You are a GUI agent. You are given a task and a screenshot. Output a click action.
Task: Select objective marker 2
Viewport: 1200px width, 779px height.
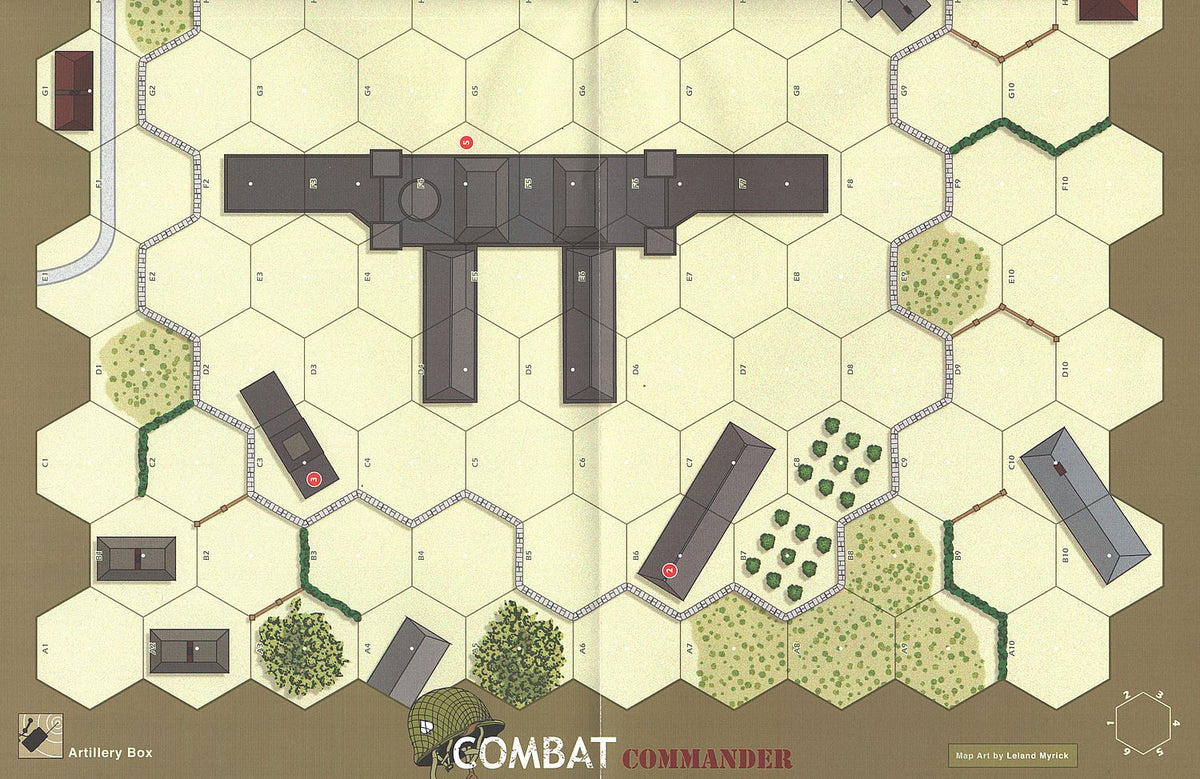pos(670,571)
